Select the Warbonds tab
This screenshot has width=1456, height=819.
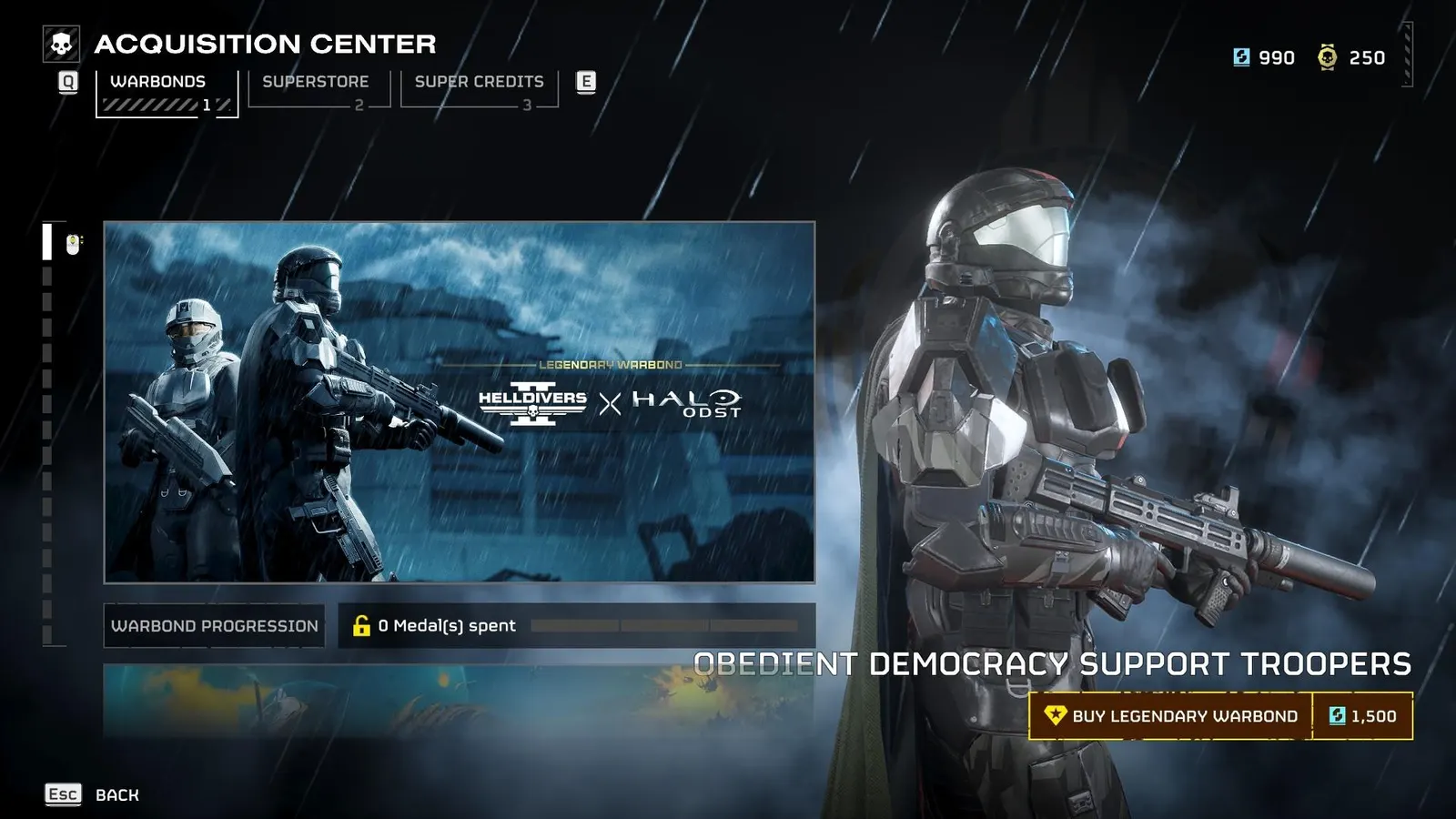[155, 81]
